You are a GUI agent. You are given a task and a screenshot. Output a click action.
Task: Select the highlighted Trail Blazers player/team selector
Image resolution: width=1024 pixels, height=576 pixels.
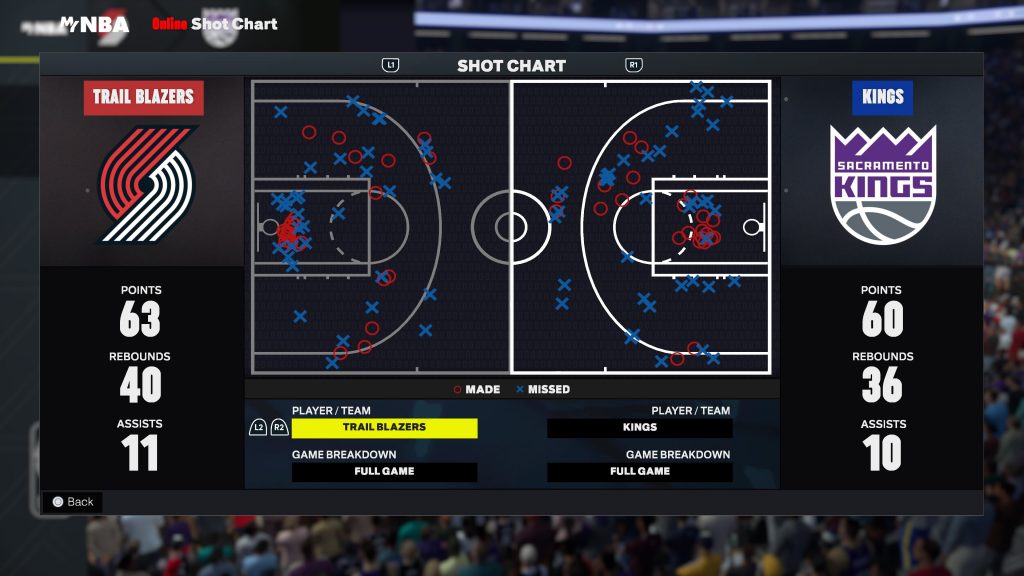(x=384, y=428)
